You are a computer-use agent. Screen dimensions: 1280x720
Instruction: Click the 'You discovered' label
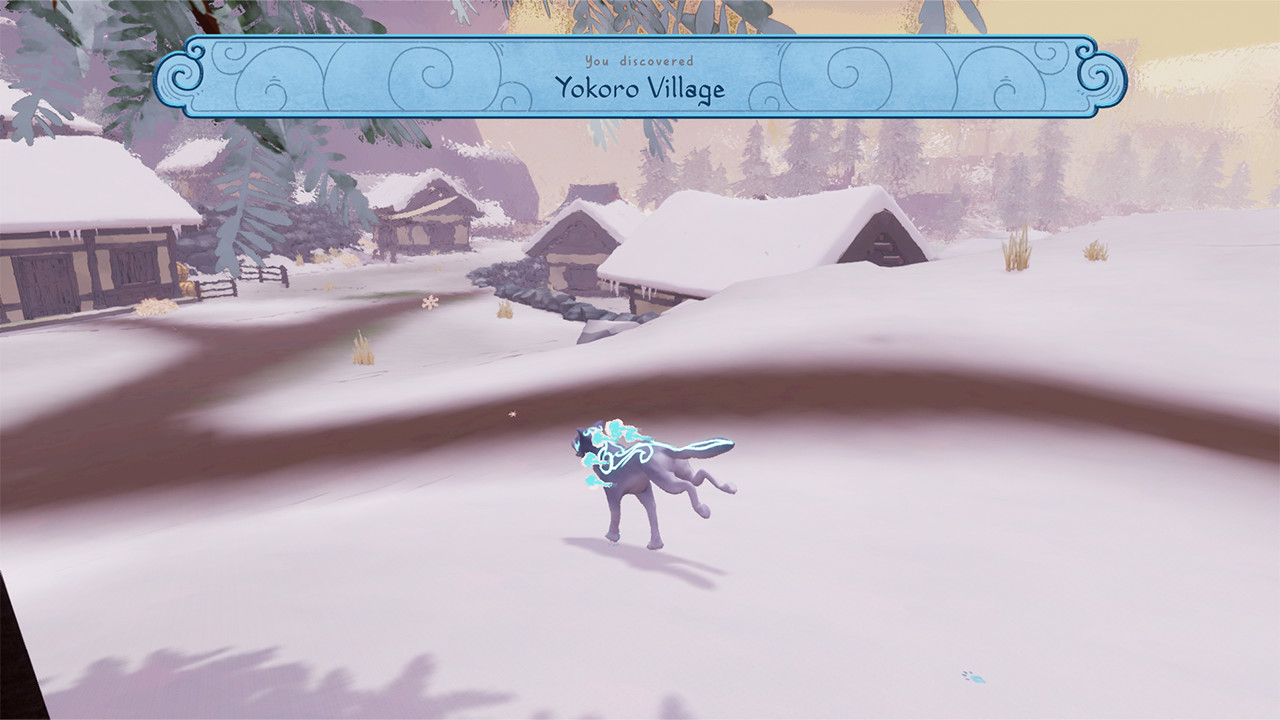[x=640, y=63]
